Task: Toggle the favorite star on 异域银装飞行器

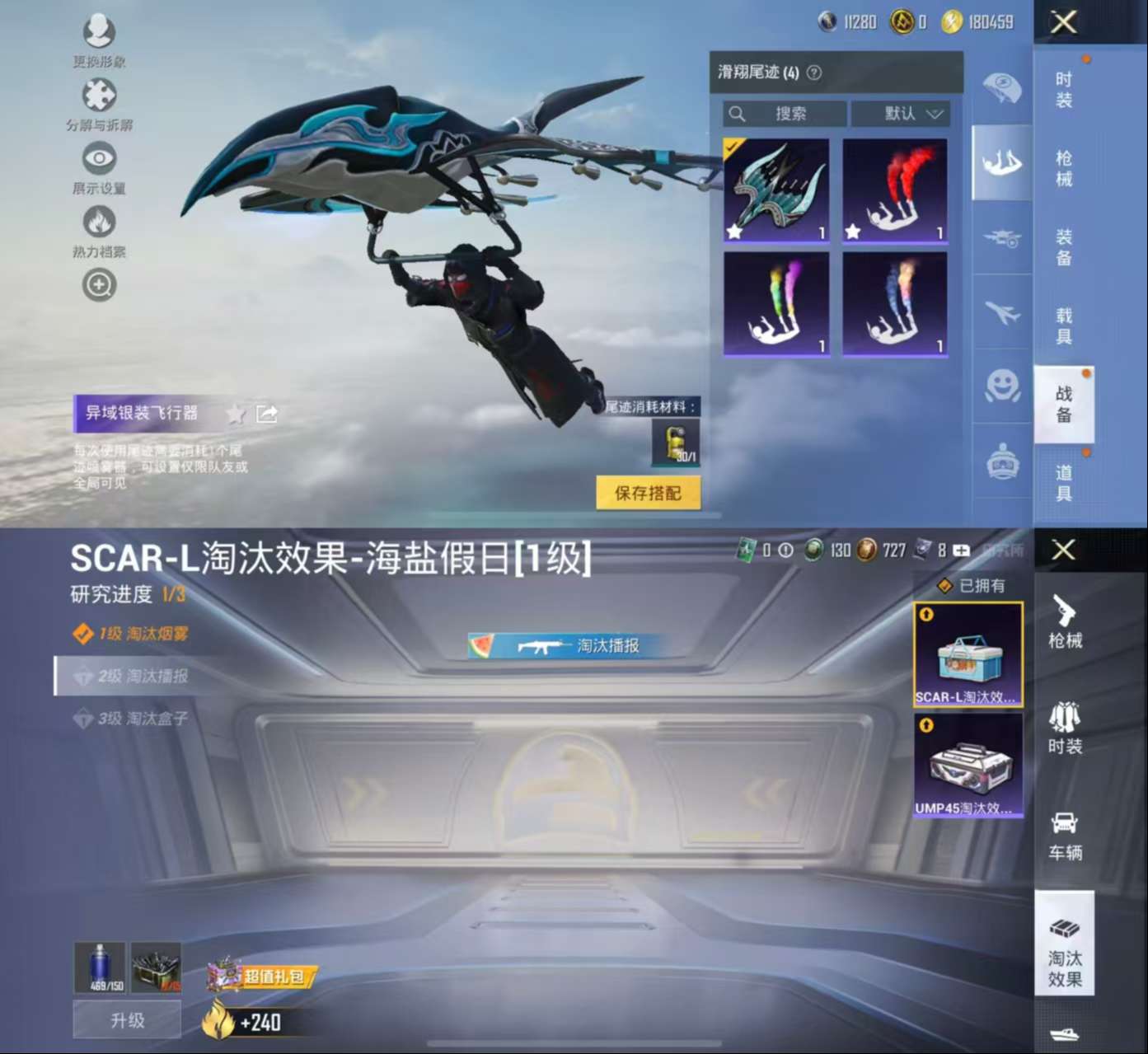Action: tap(237, 415)
